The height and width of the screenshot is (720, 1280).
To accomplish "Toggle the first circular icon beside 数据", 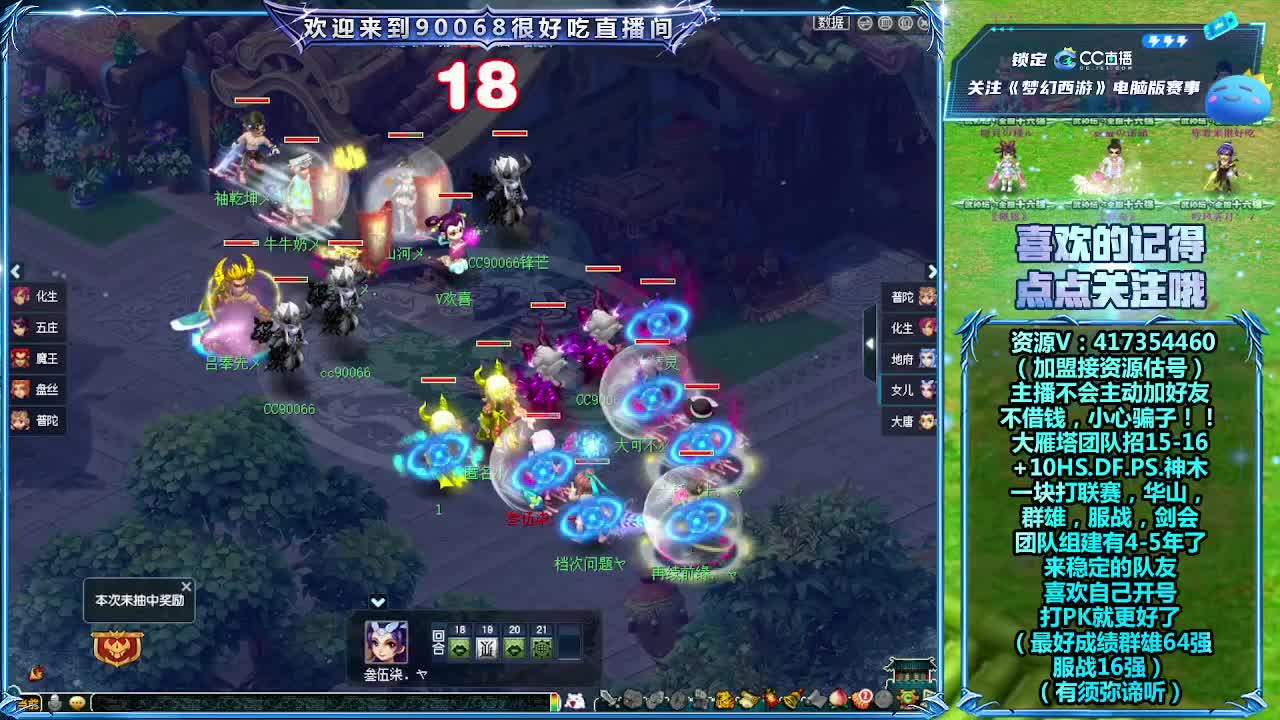I will click(863, 23).
